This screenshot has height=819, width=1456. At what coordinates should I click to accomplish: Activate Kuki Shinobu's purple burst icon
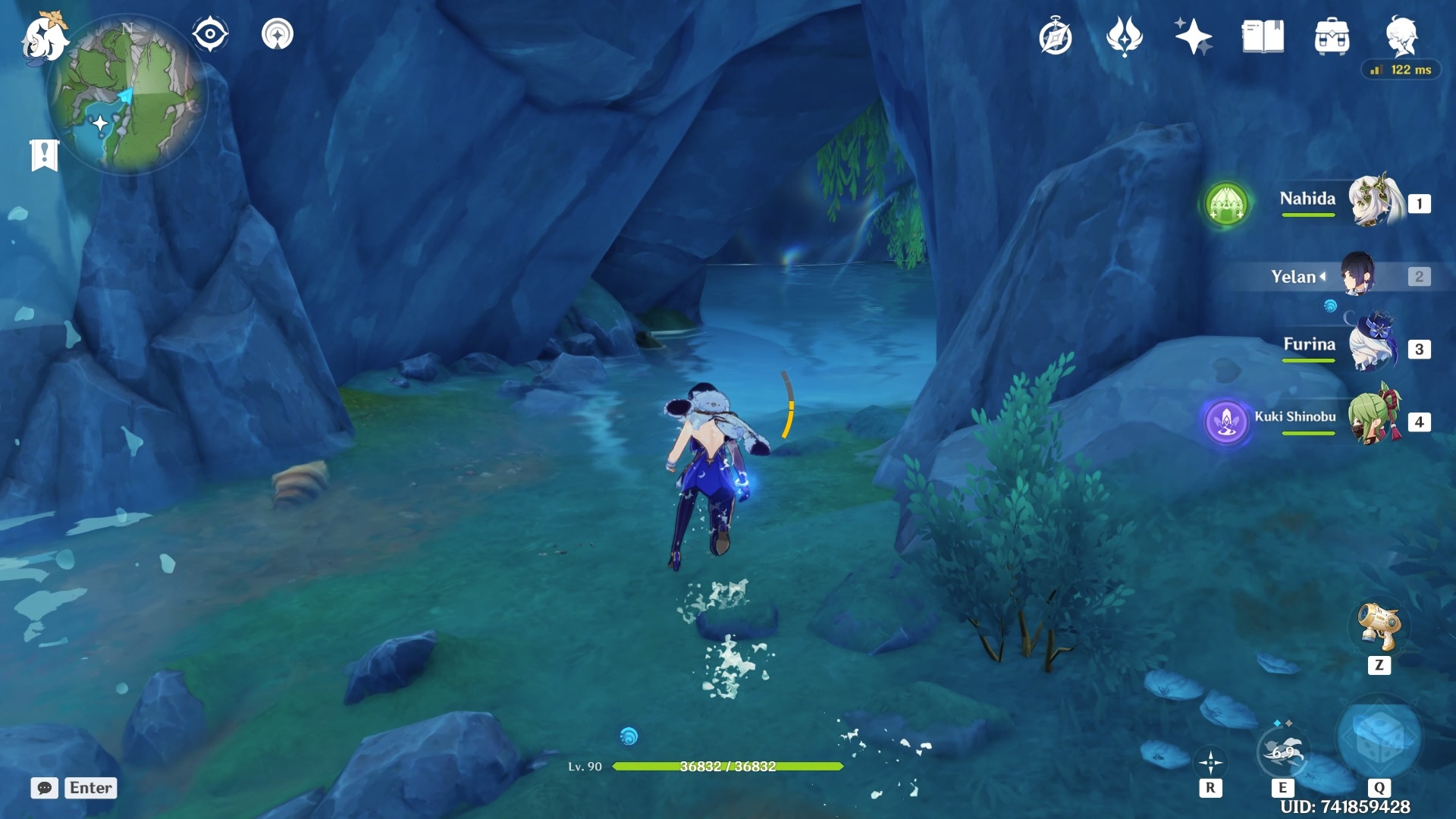[1226, 421]
